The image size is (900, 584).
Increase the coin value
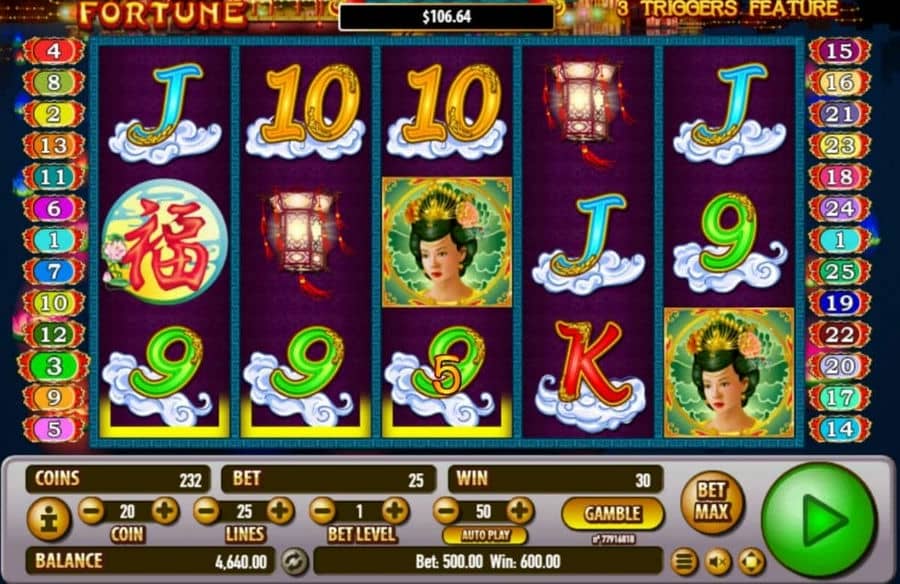coord(164,511)
